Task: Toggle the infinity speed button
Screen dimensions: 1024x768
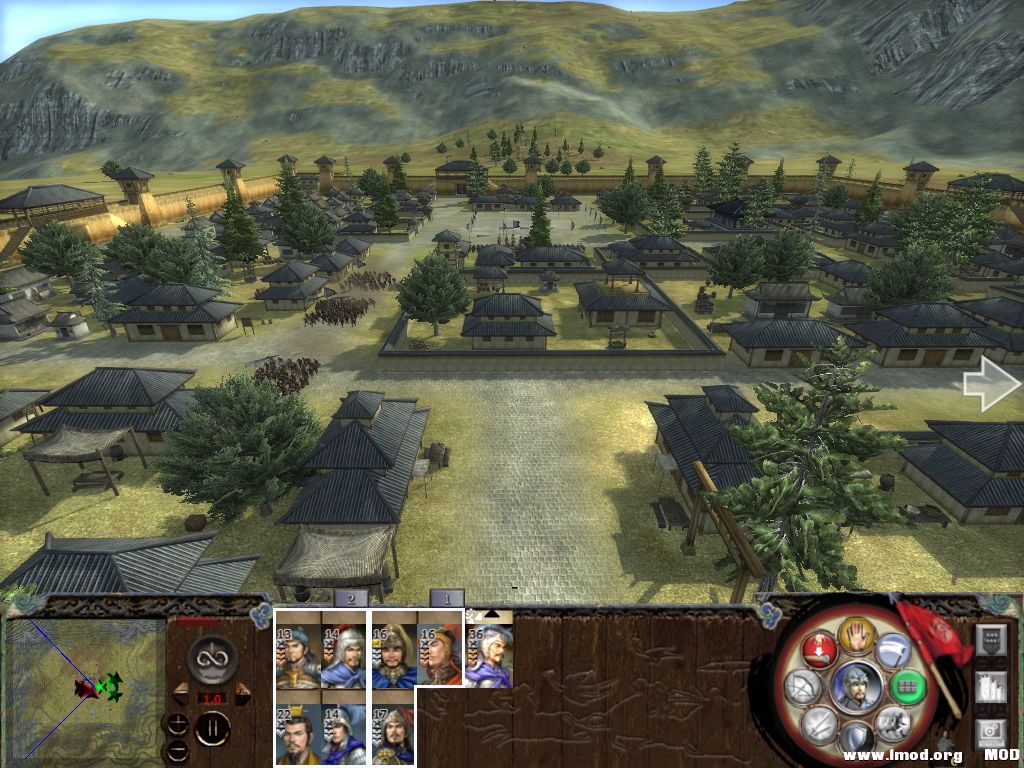Action: [x=212, y=658]
